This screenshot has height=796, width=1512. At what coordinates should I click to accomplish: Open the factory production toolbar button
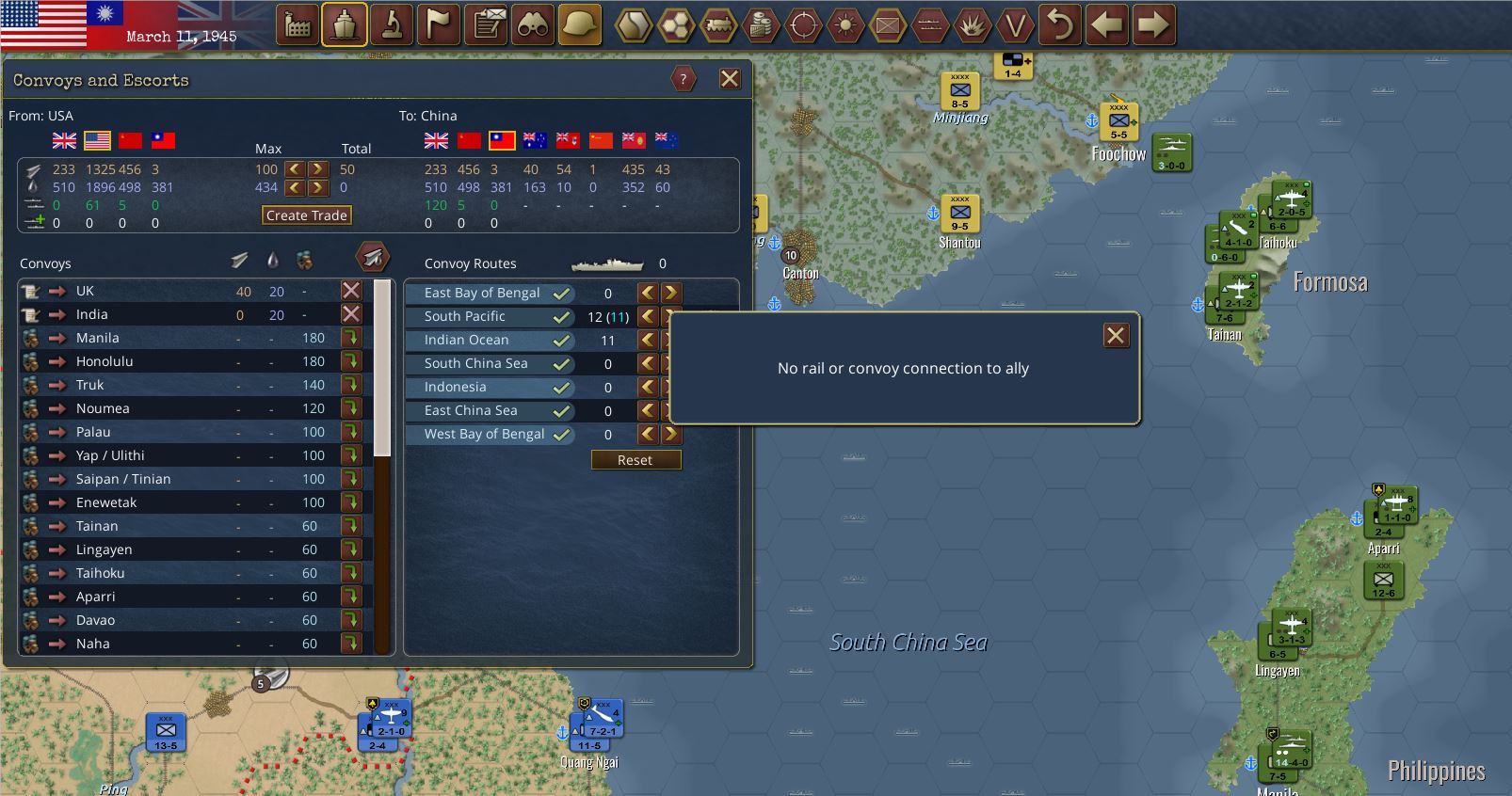coord(298,25)
